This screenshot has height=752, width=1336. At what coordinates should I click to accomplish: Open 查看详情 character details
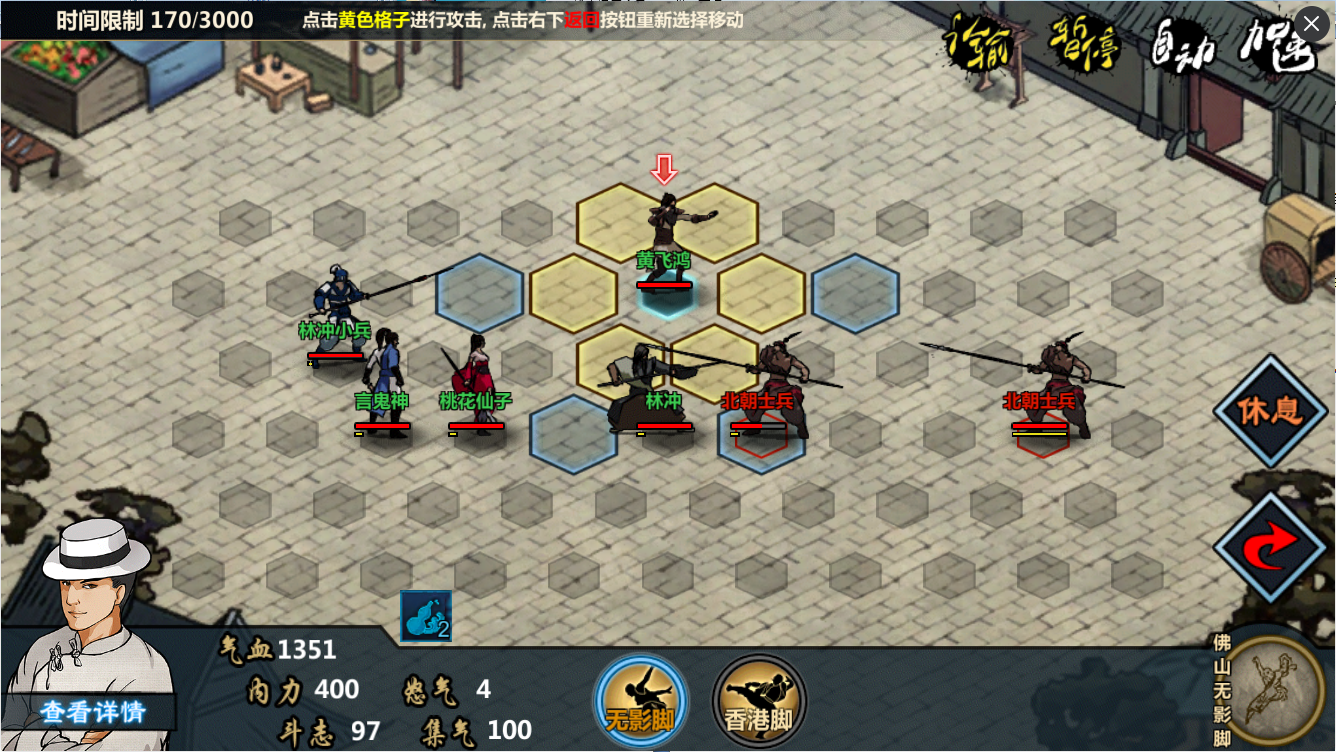click(x=93, y=711)
